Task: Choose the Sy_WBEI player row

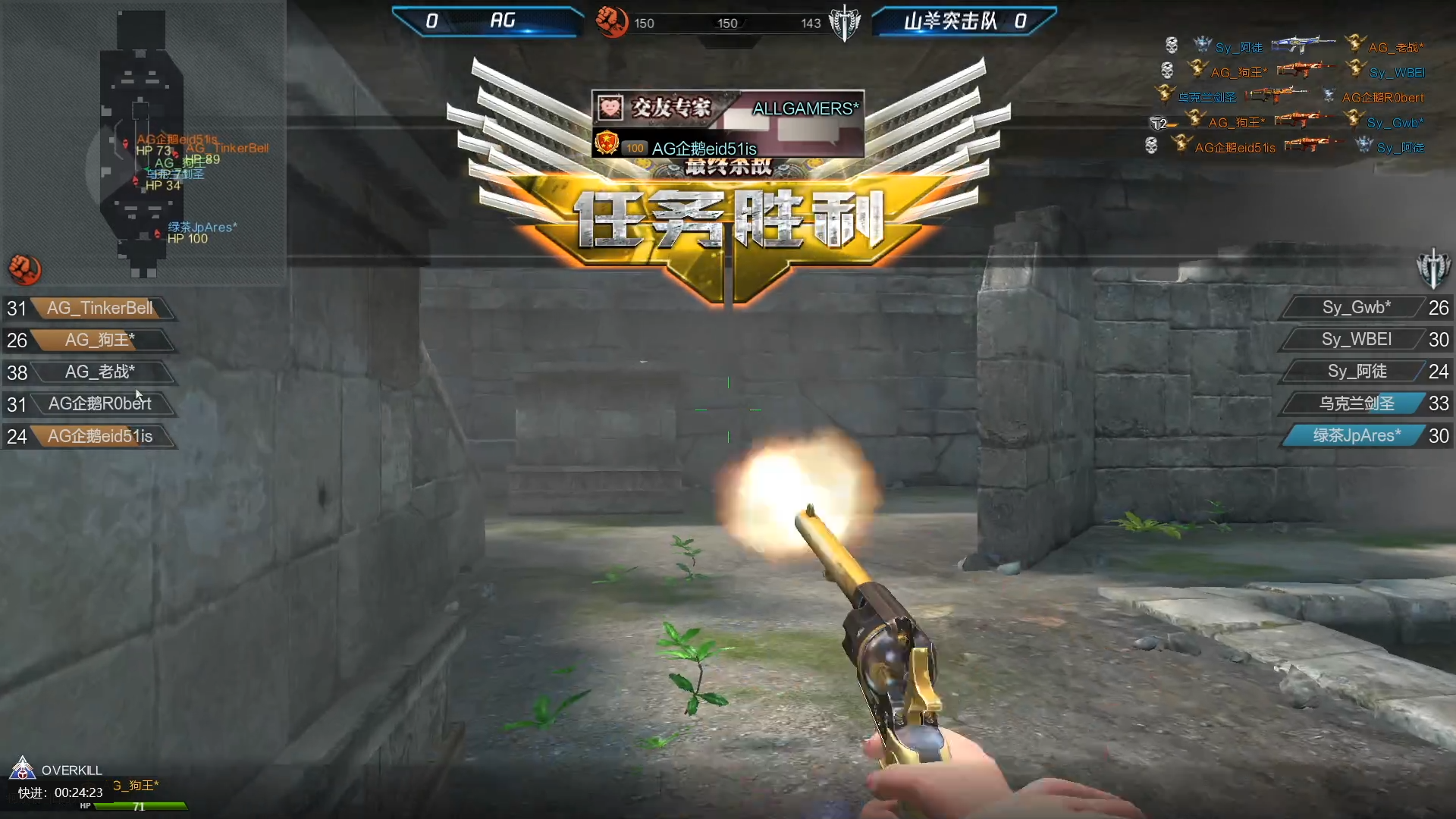Action: tap(1356, 340)
